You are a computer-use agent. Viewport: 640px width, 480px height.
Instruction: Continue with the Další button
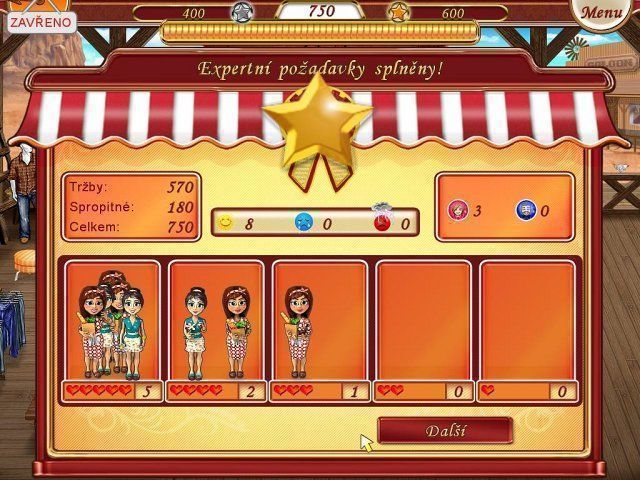point(445,431)
